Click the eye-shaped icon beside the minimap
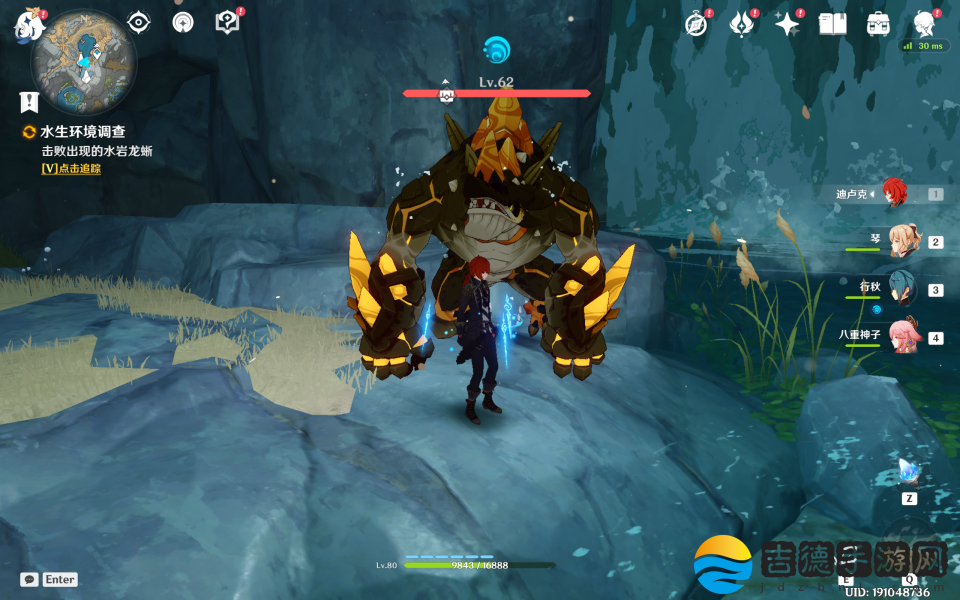The height and width of the screenshot is (600, 960). click(x=138, y=22)
